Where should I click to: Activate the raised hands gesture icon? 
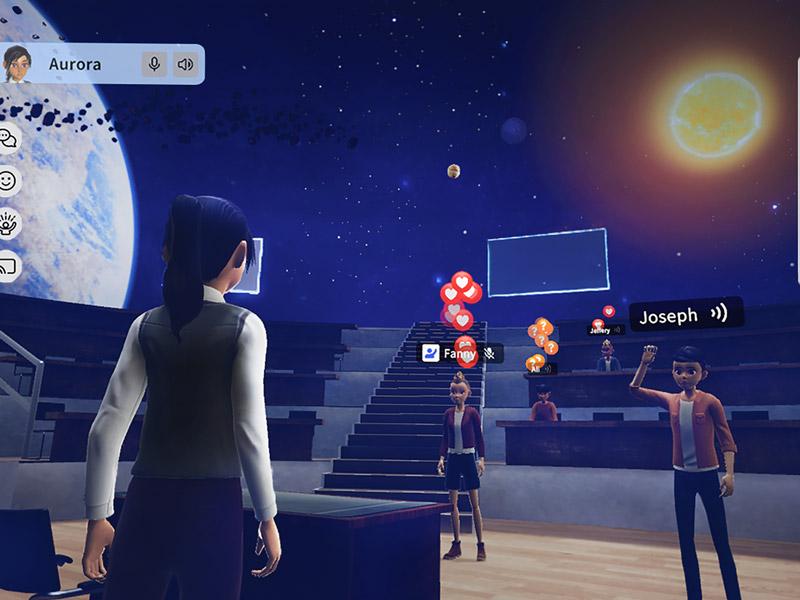(x=9, y=223)
